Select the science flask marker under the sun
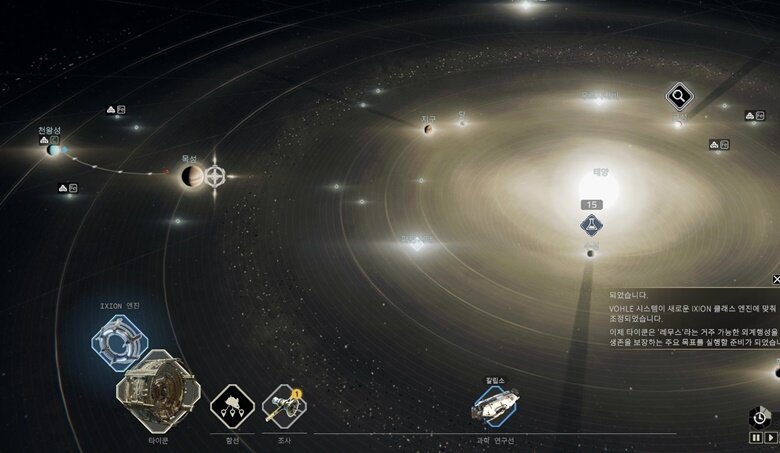Screen dimensions: 780x453 click(x=591, y=226)
